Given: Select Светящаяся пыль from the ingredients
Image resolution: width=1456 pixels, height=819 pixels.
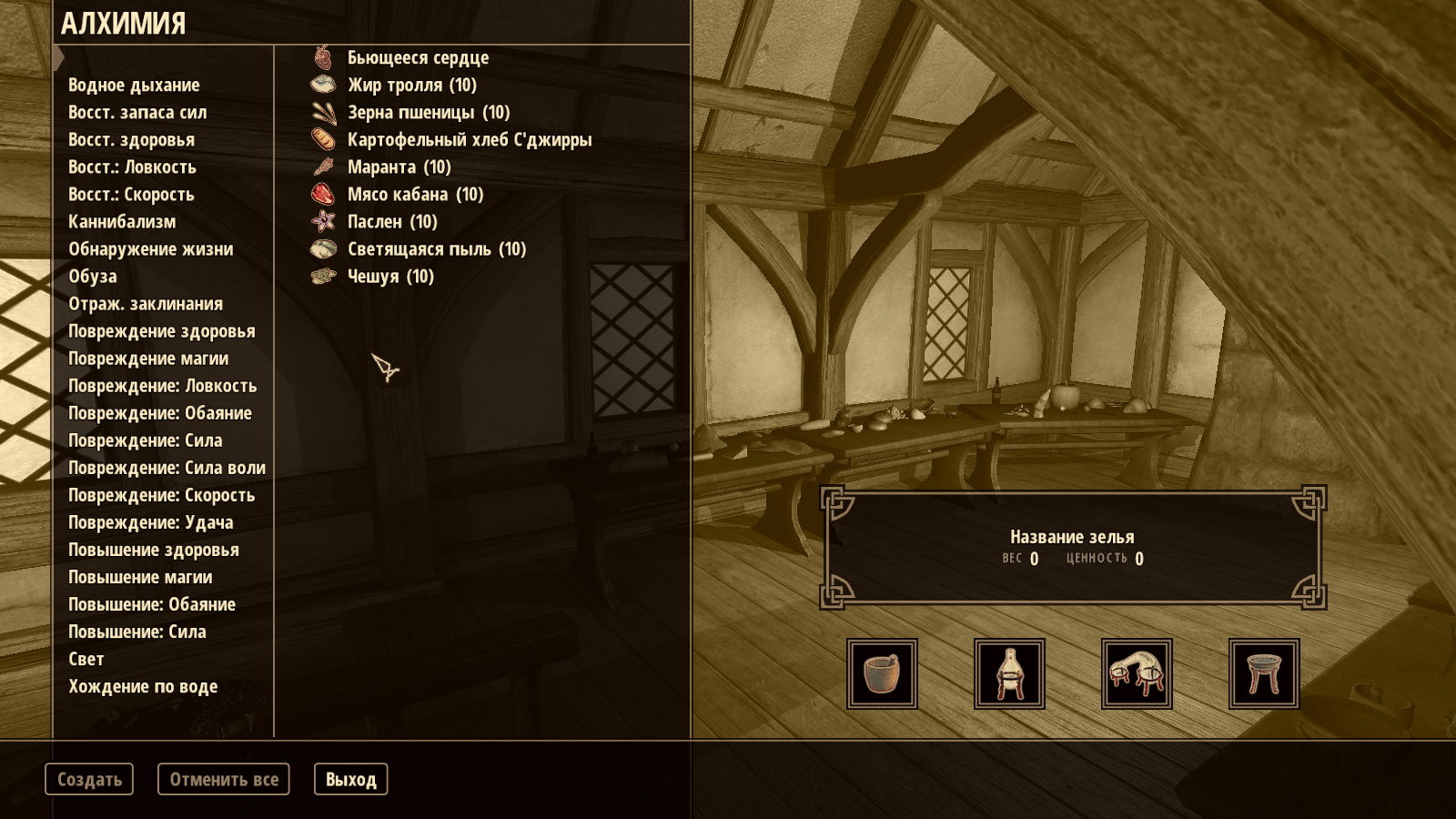Looking at the screenshot, I should pos(436,248).
